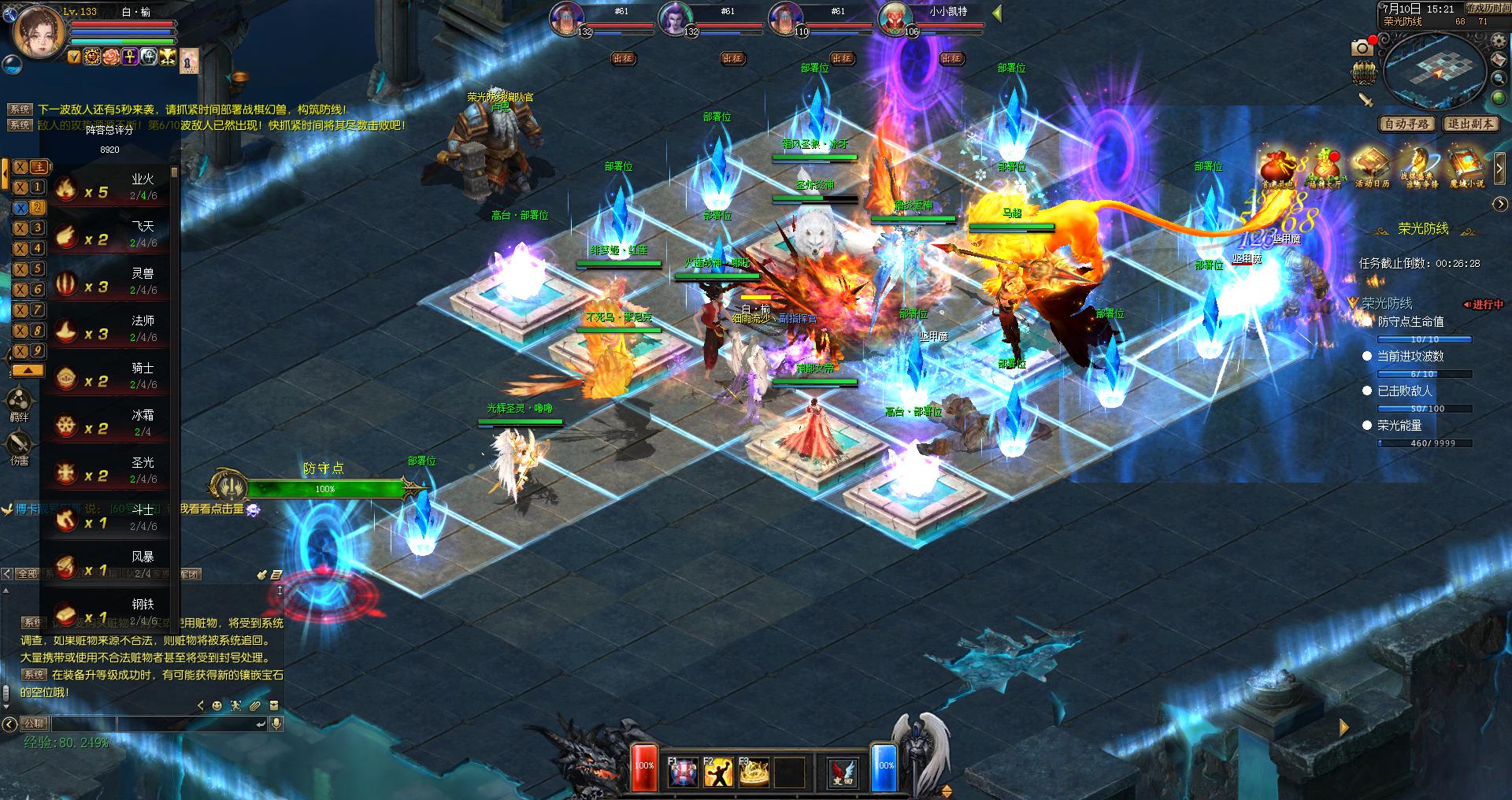Open the 伤害 damage statistics
This screenshot has height=800, width=1512.
tap(19, 448)
